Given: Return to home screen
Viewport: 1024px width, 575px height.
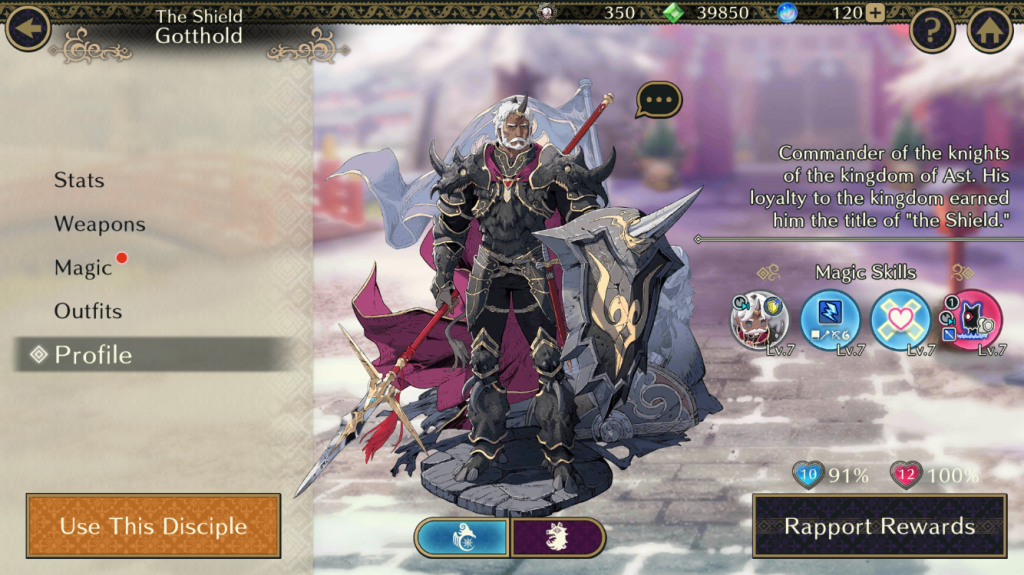Looking at the screenshot, I should pos(990,30).
